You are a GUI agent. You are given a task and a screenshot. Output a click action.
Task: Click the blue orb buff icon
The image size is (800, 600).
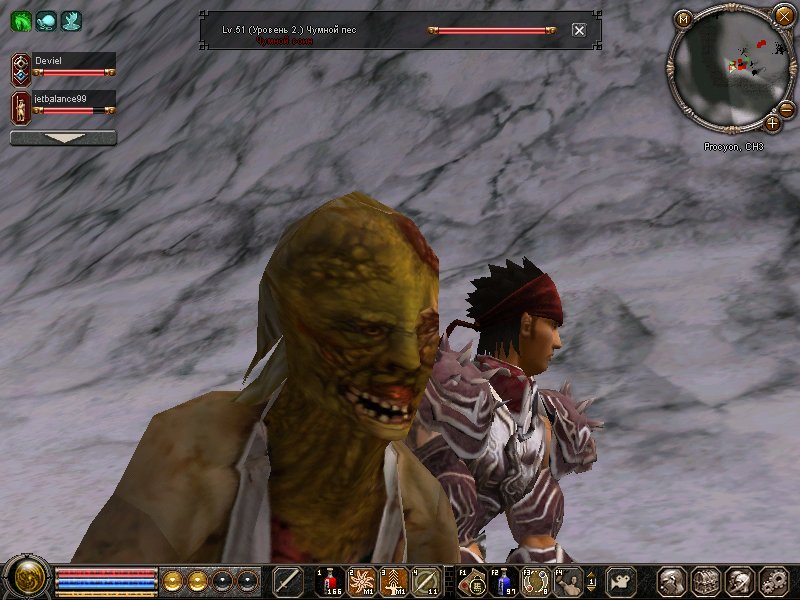pyautogui.click(x=46, y=21)
